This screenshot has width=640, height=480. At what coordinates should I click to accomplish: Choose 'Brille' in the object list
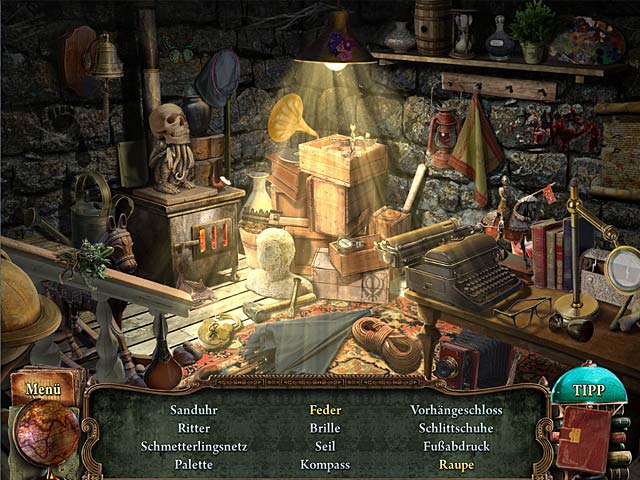[325, 428]
